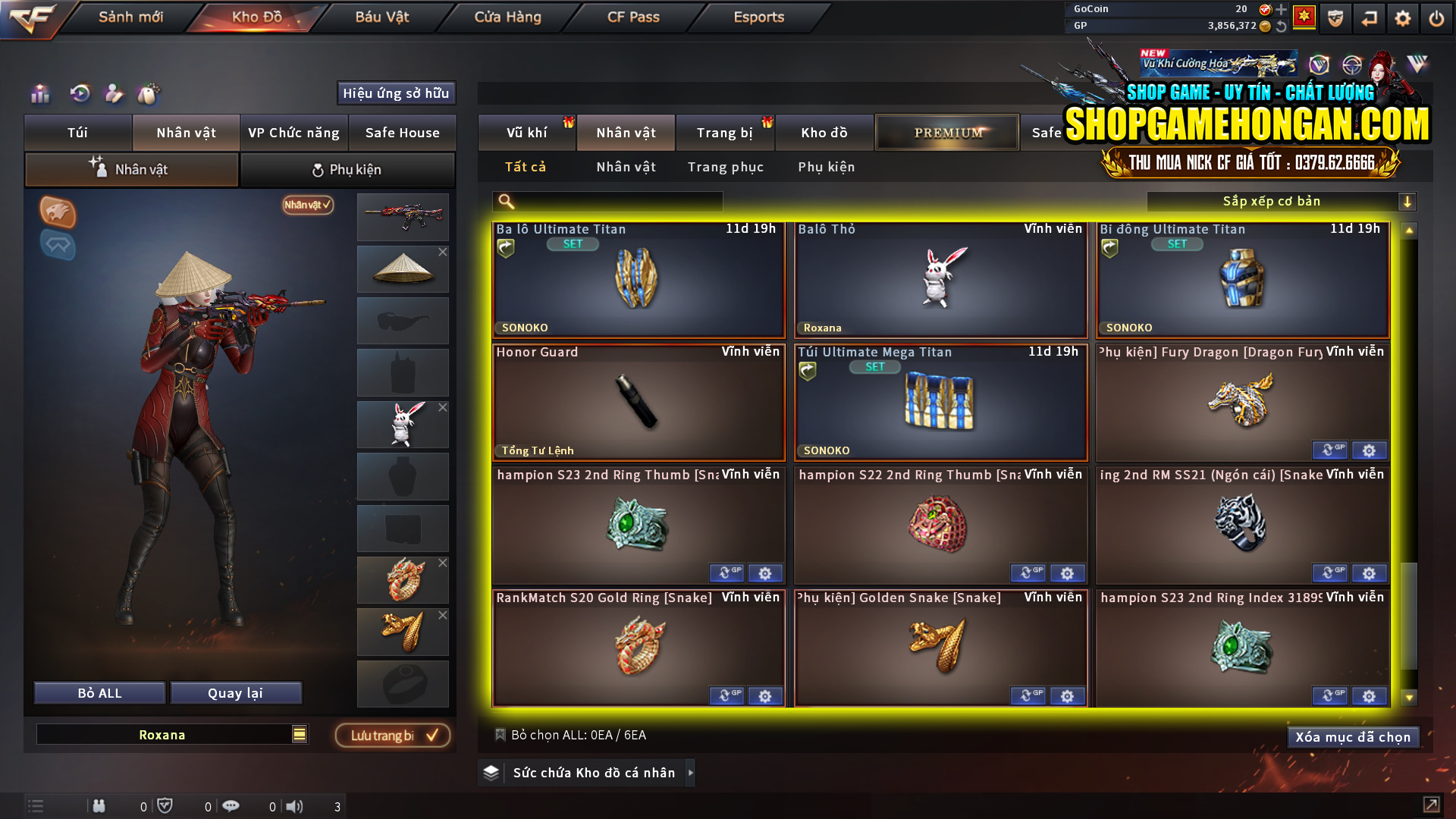Open the stats bar-chart icon above character panel
This screenshot has width=1456, height=819.
39,93
